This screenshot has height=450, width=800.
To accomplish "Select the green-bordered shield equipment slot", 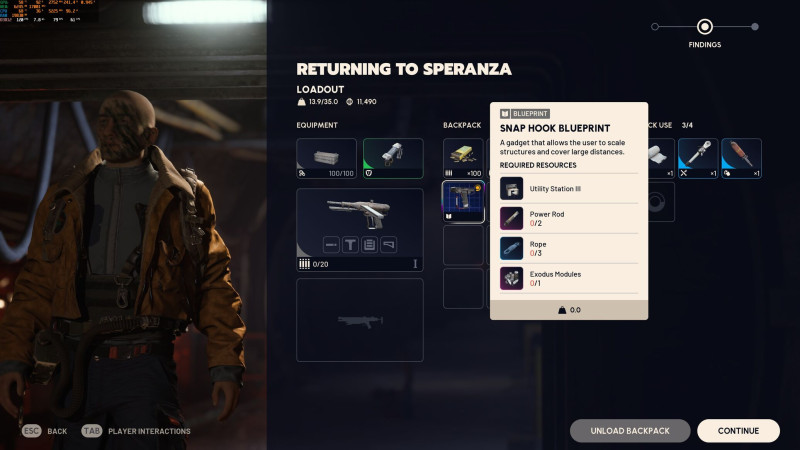I will [393, 158].
